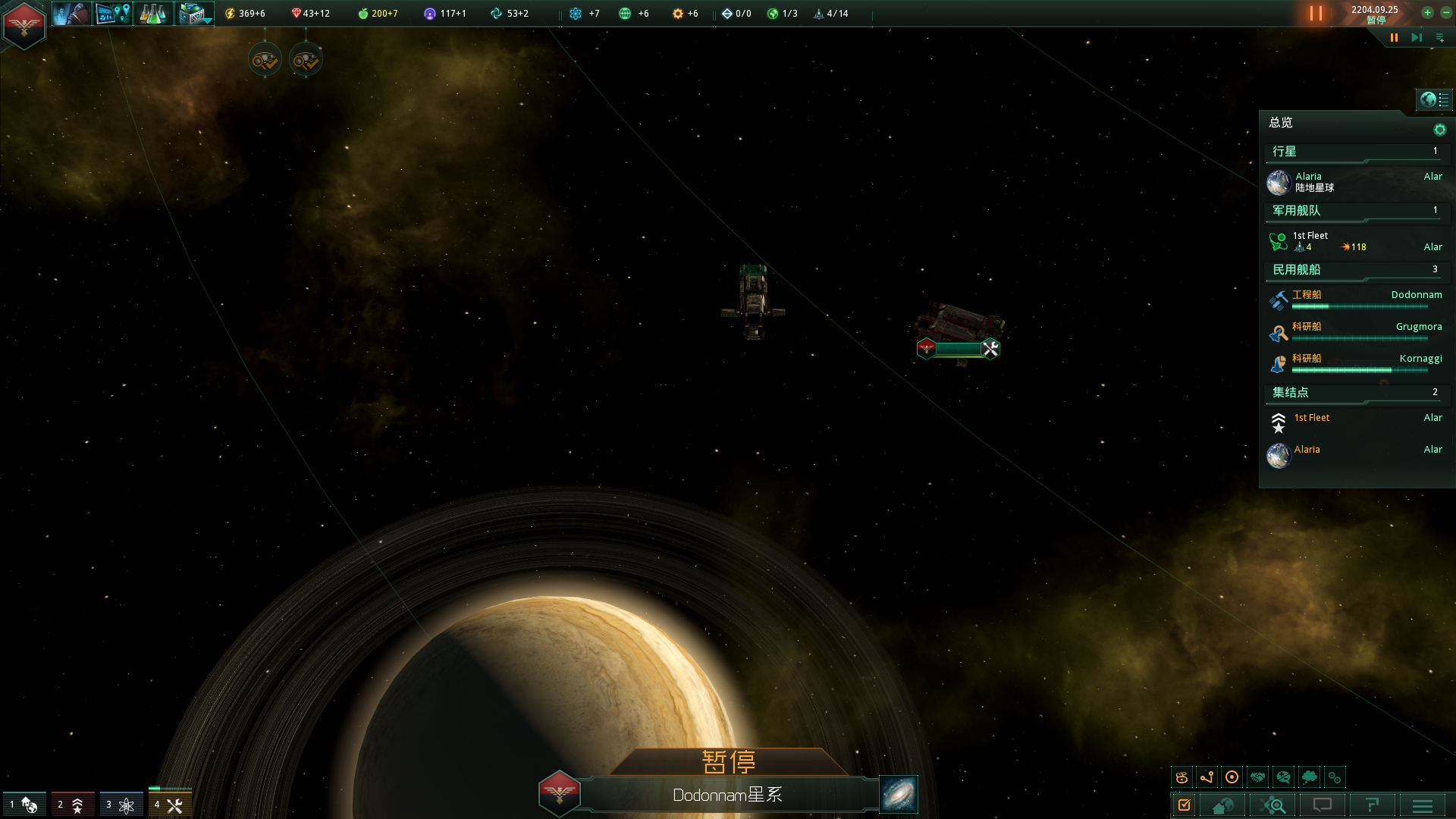The width and height of the screenshot is (1456, 819).
Task: Increase game speed with the plus button
Action: pyautogui.click(x=1427, y=13)
